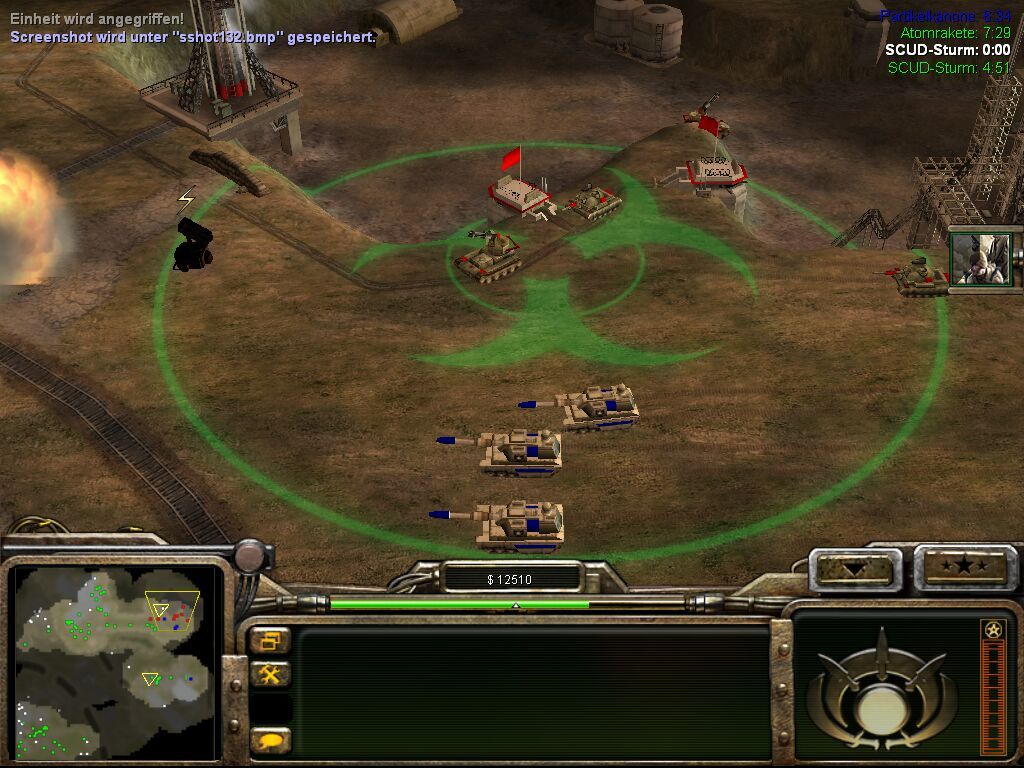Open chat with the speech bubble button
1024x768 pixels.
click(x=270, y=740)
